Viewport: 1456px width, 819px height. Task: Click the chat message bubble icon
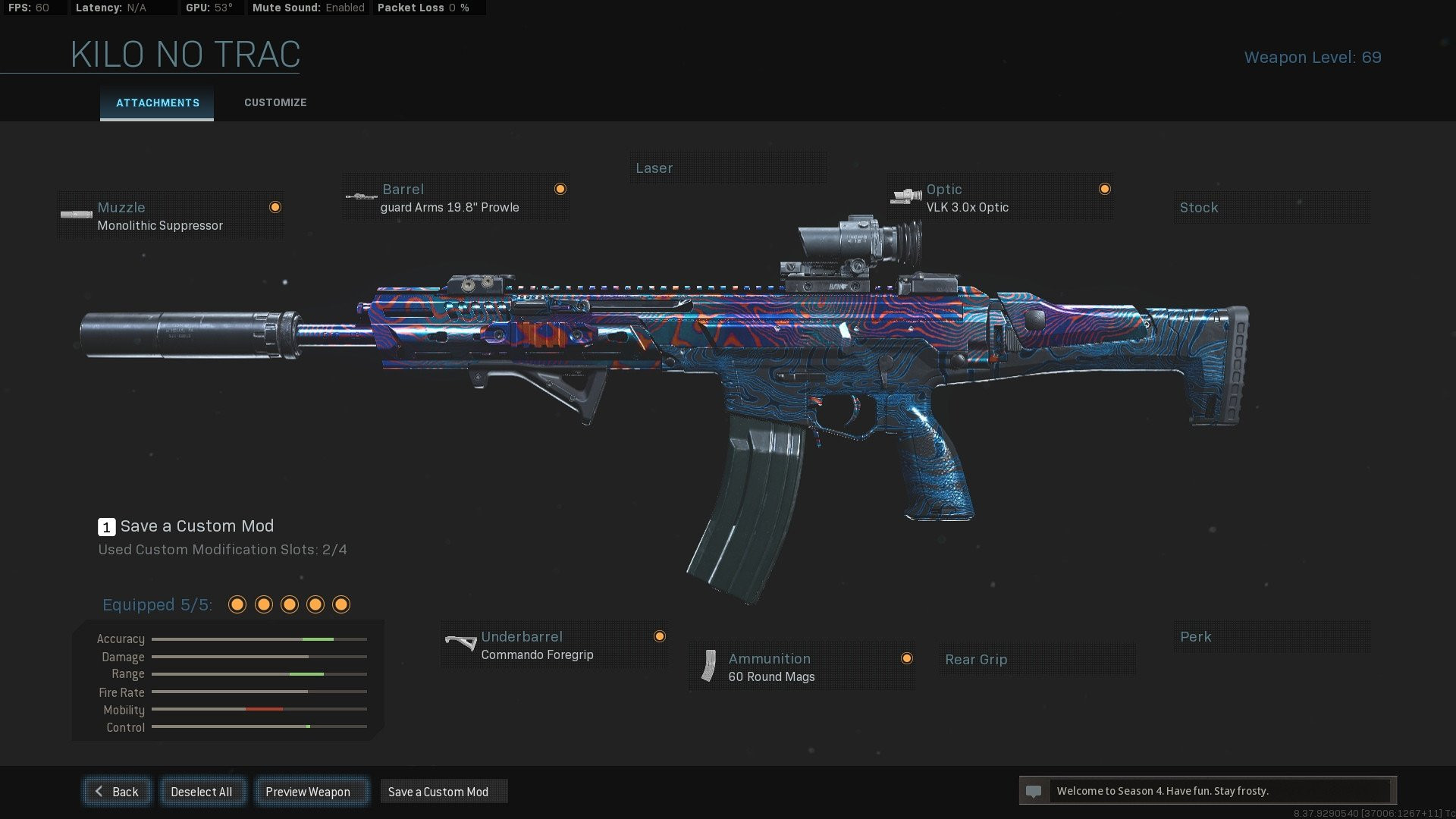click(x=1033, y=791)
